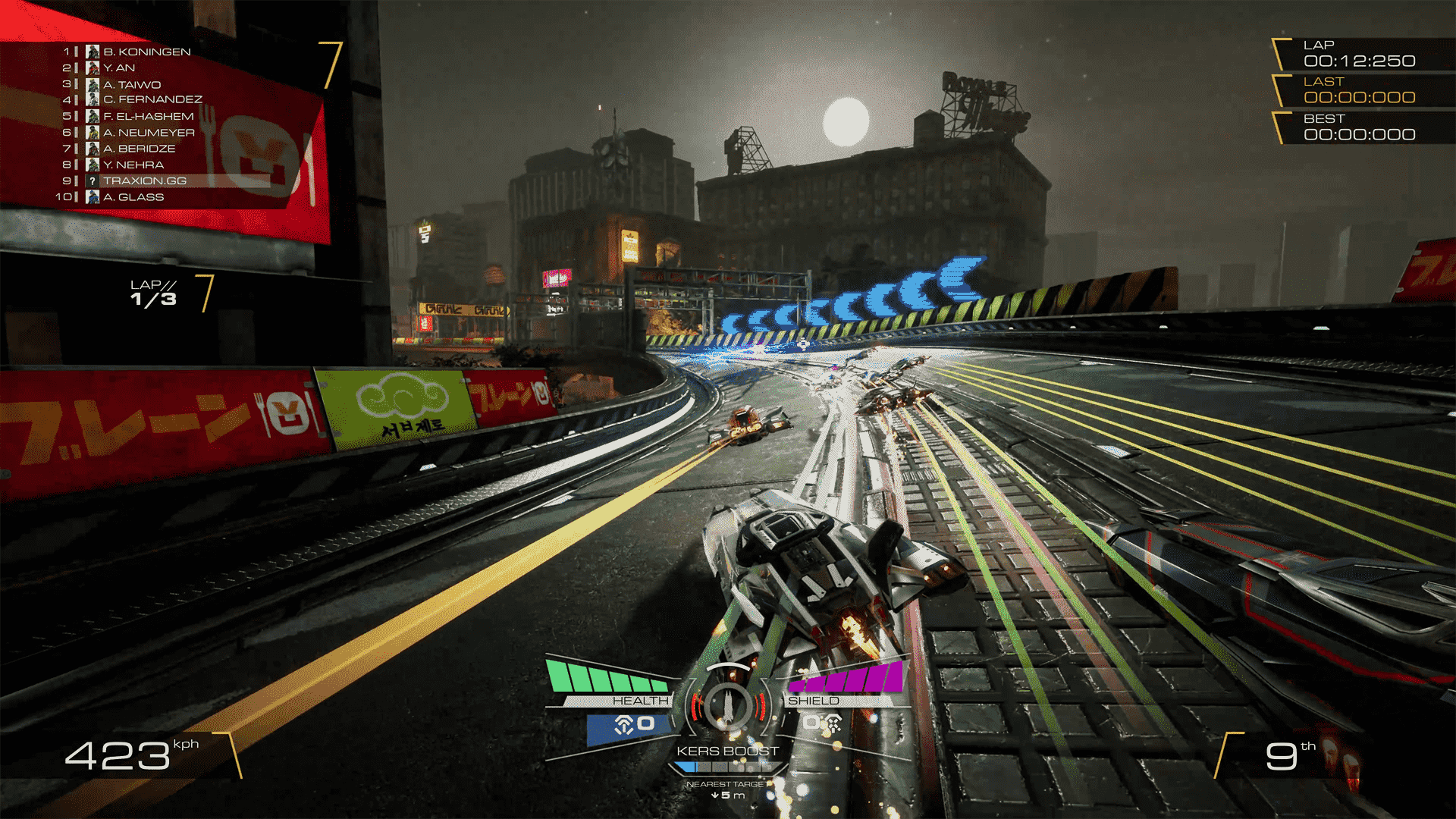The width and height of the screenshot is (1456, 819).
Task: Select the TRAXION.GG highlighted leaderboard row
Action: (144, 180)
